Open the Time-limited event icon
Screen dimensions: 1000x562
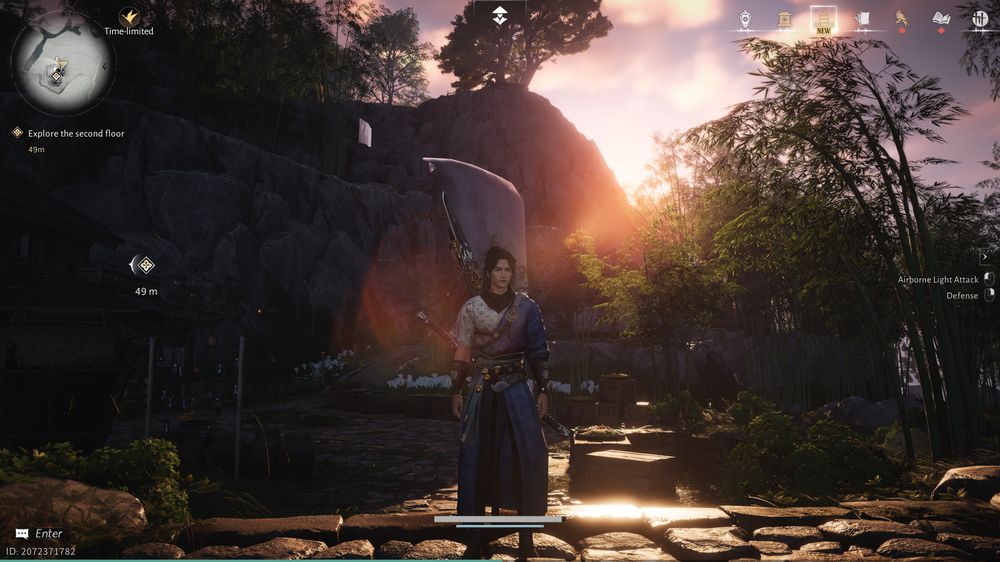point(129,17)
